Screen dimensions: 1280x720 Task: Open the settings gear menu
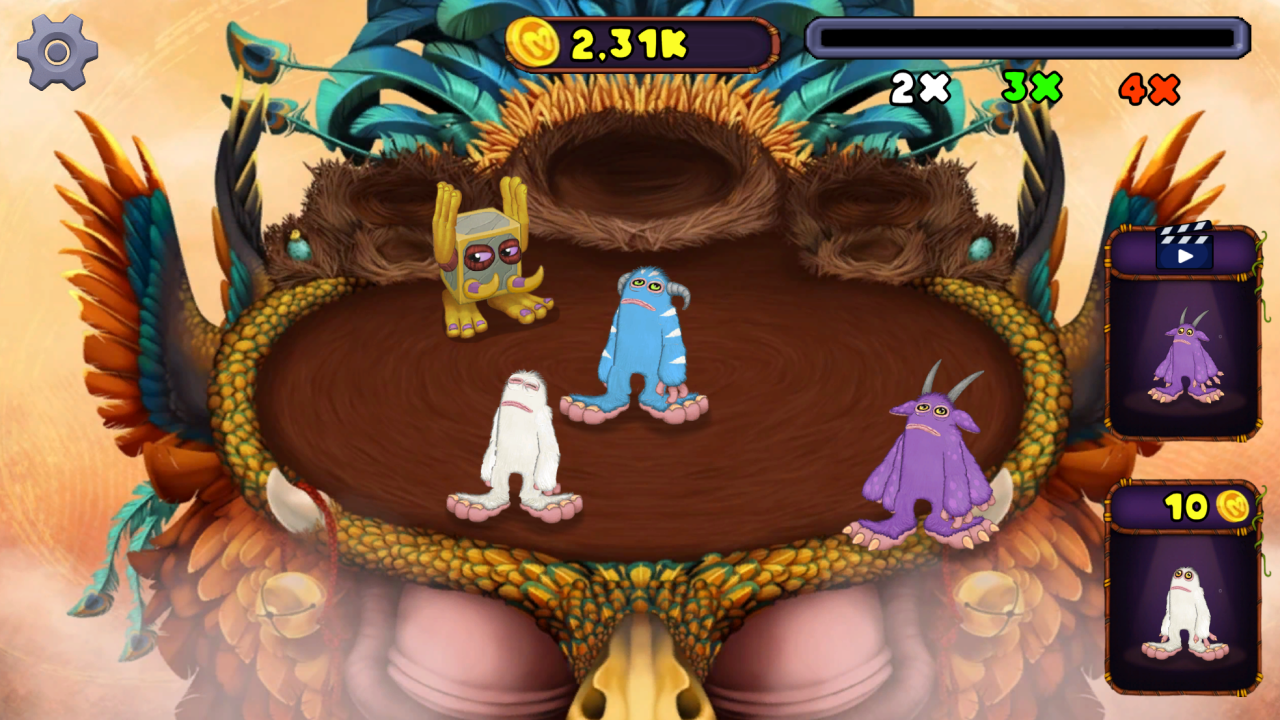pos(56,51)
